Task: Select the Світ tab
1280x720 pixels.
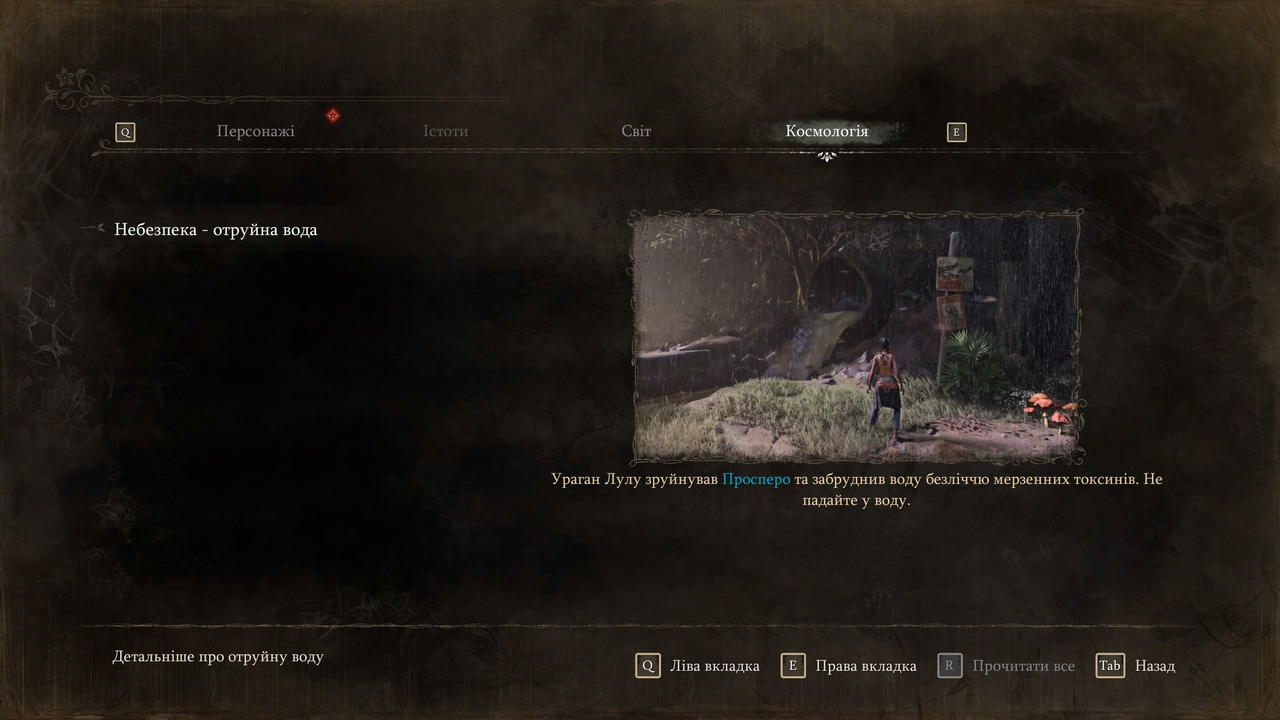Action: 636,131
